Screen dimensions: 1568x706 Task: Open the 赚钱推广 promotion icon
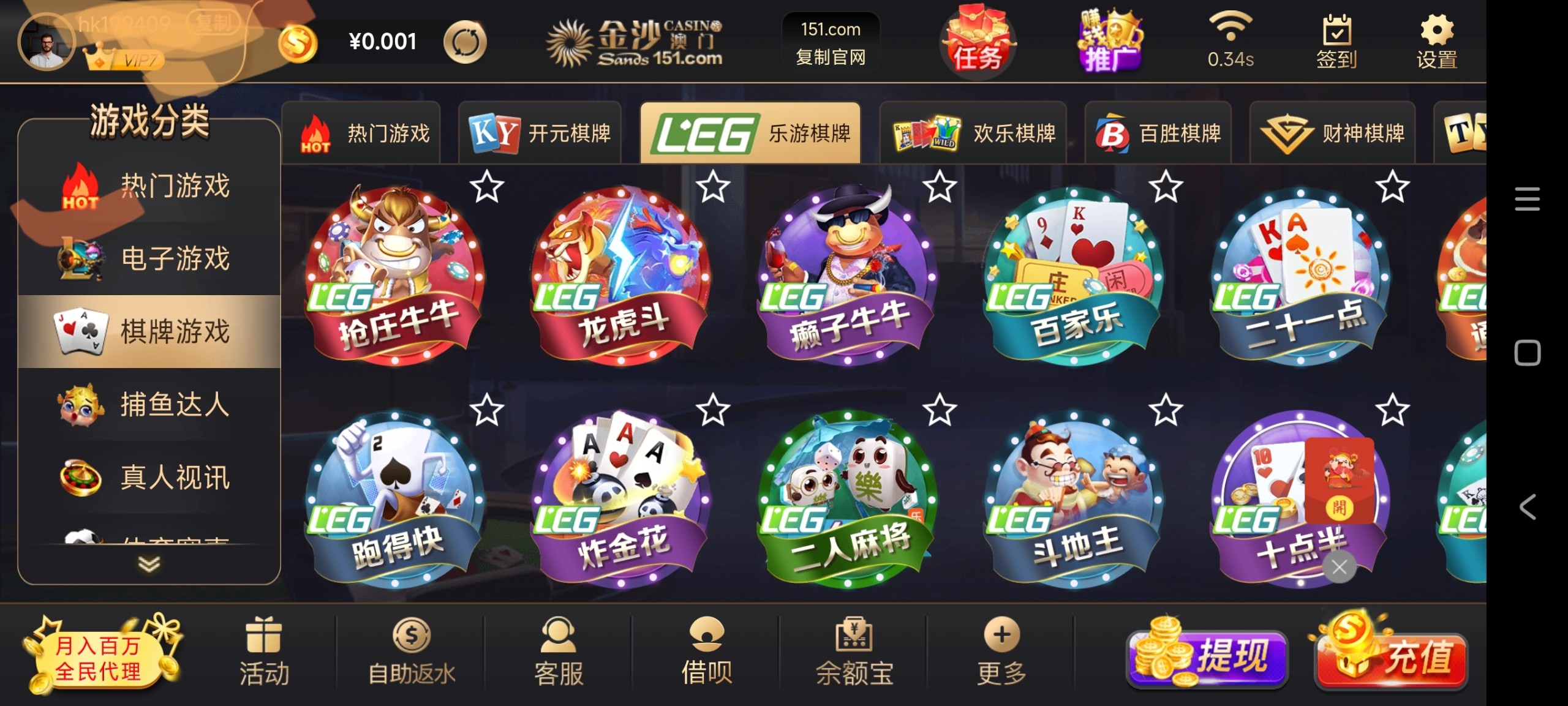click(1112, 42)
